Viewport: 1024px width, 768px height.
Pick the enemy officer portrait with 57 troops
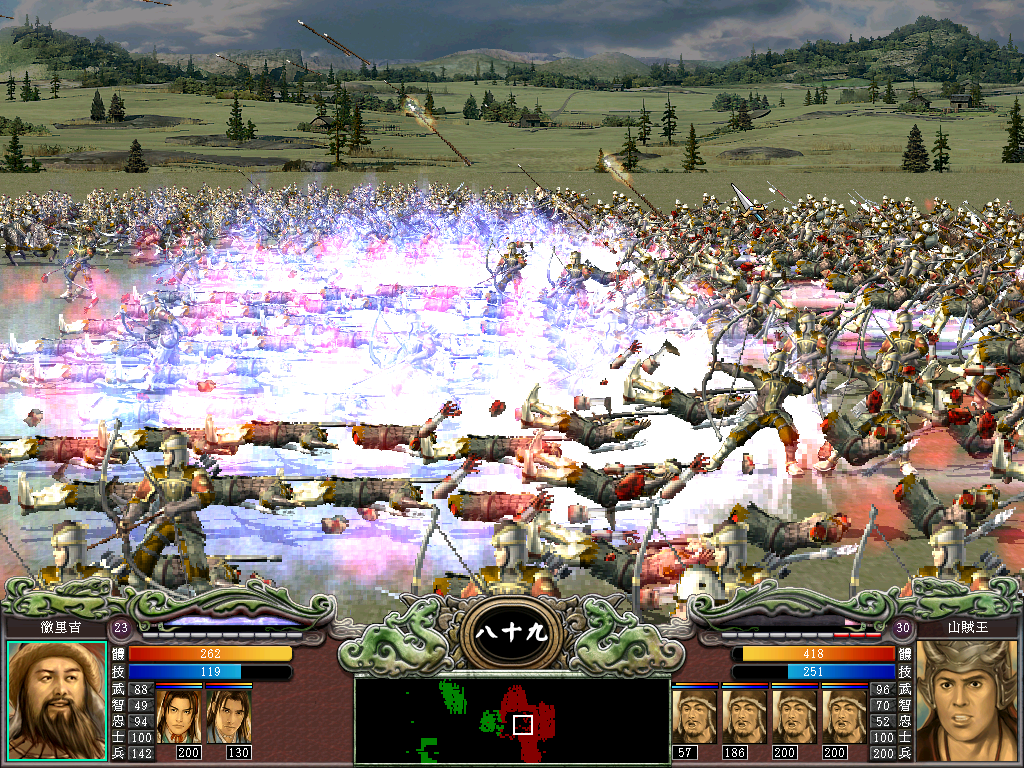(695, 715)
